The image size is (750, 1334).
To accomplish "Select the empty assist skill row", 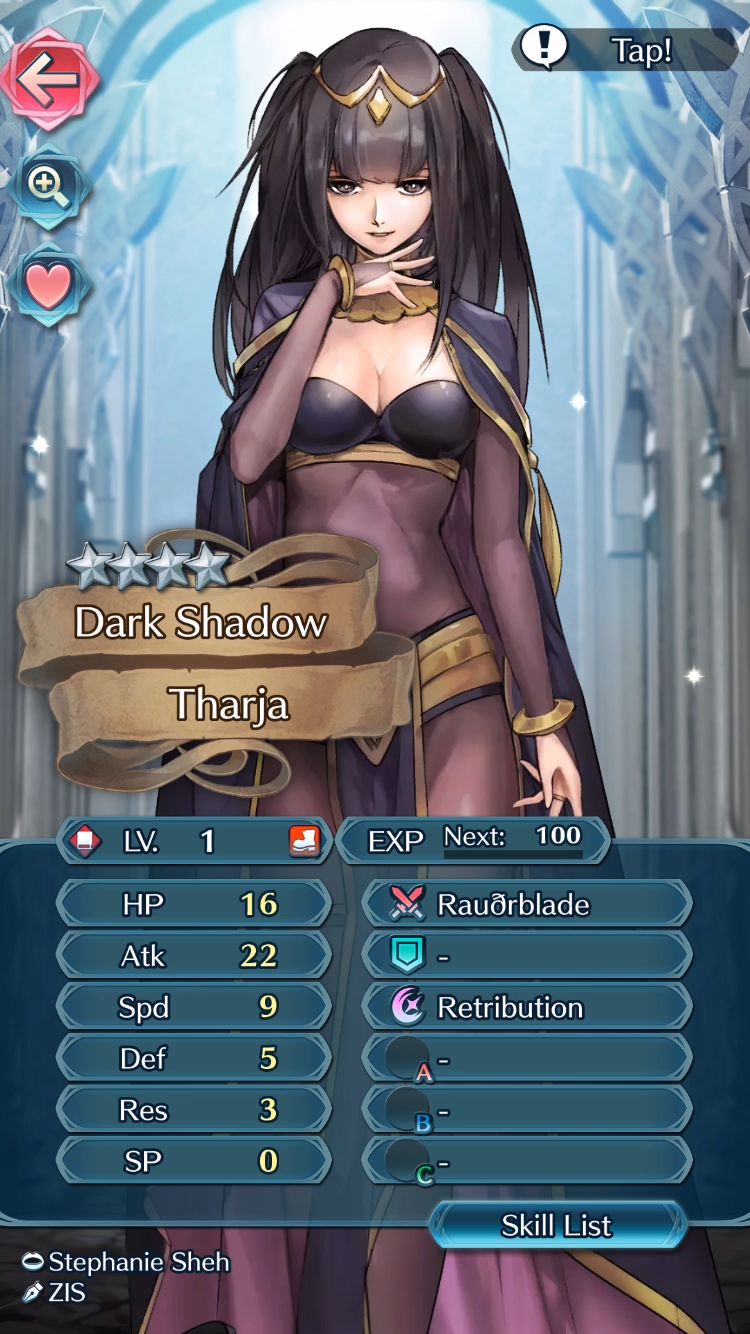I will coord(527,956).
